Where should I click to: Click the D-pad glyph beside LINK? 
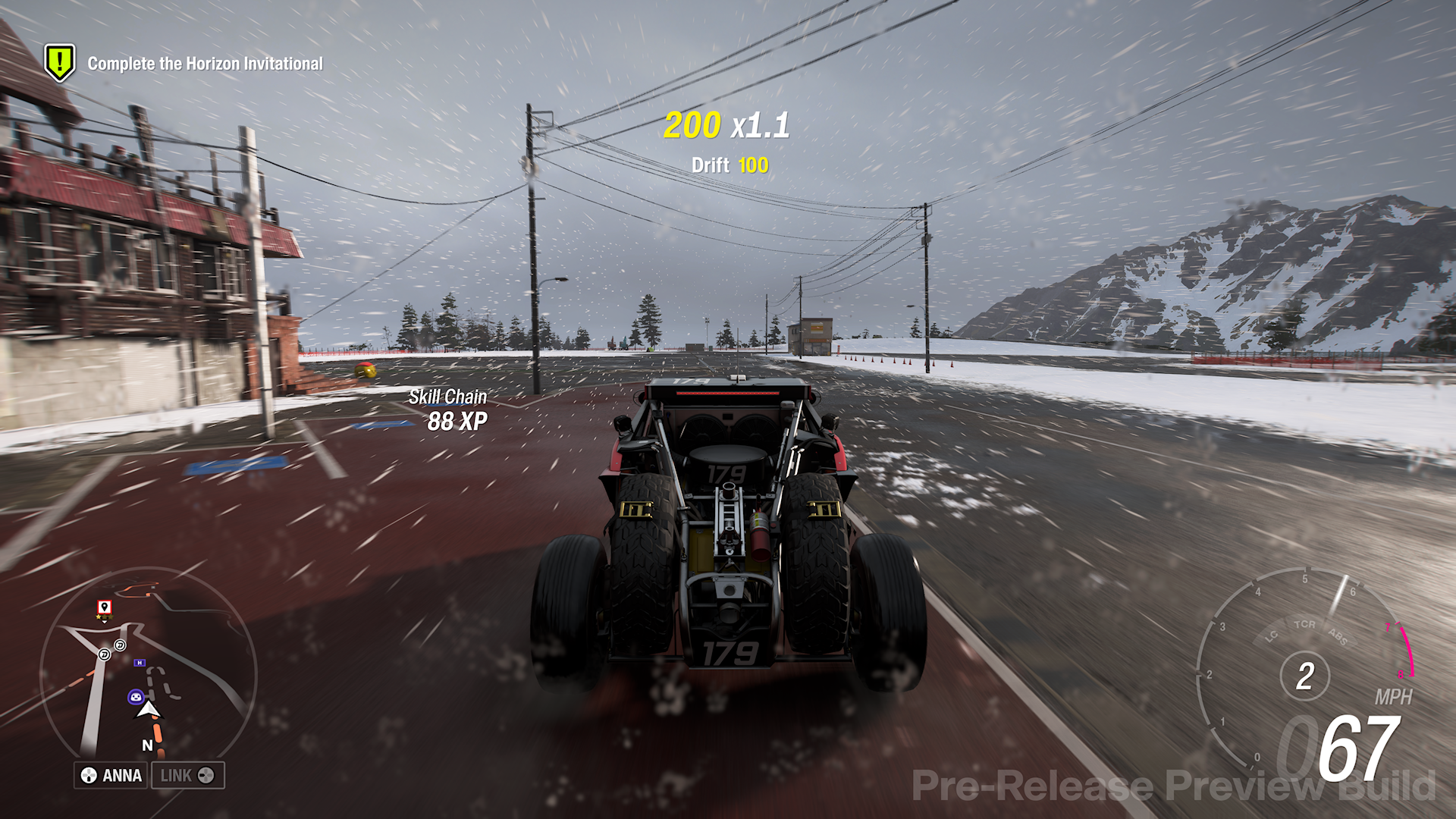coord(206,775)
